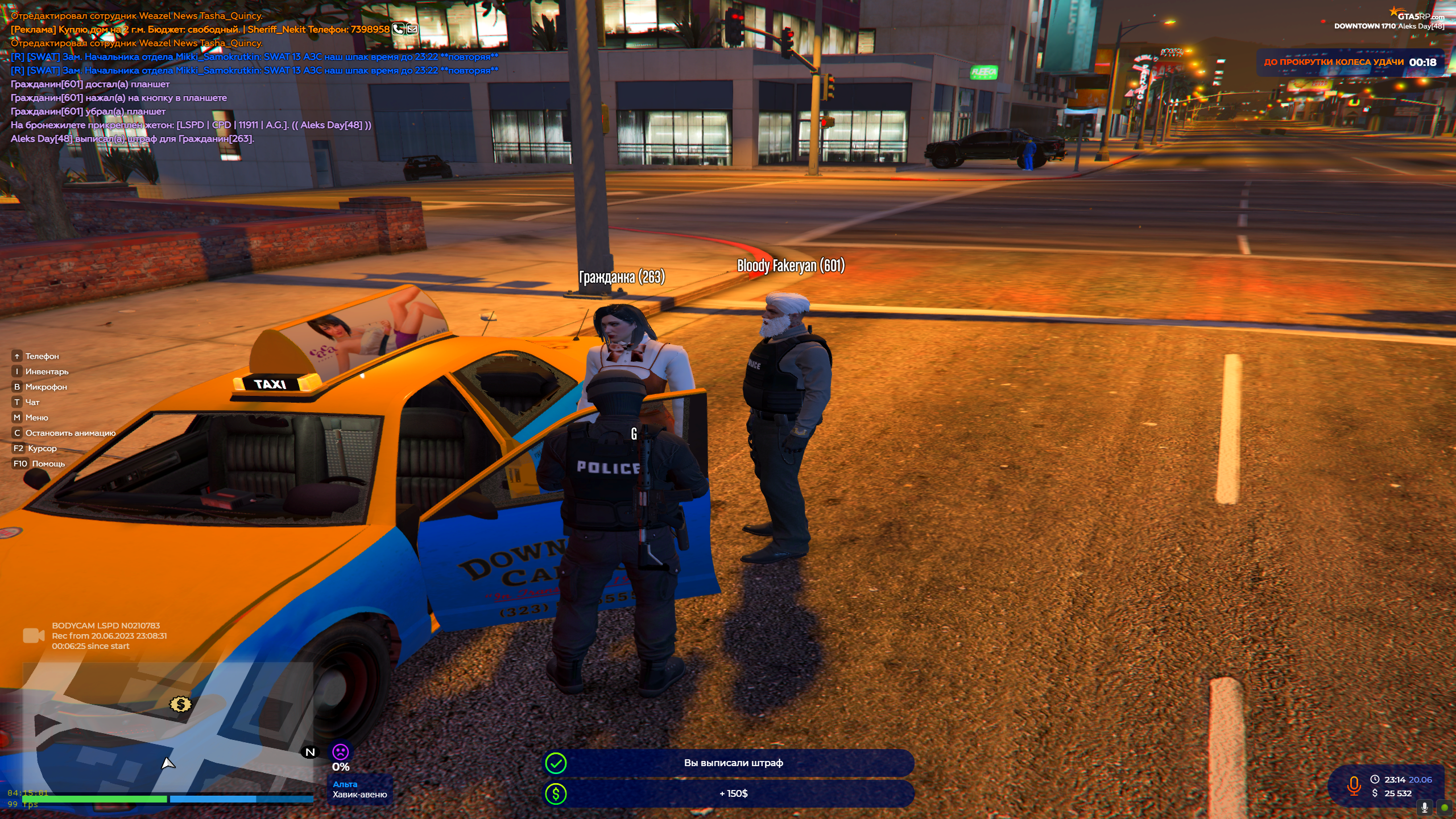
Task: Select the dollar marker on the minimap
Action: (x=180, y=705)
